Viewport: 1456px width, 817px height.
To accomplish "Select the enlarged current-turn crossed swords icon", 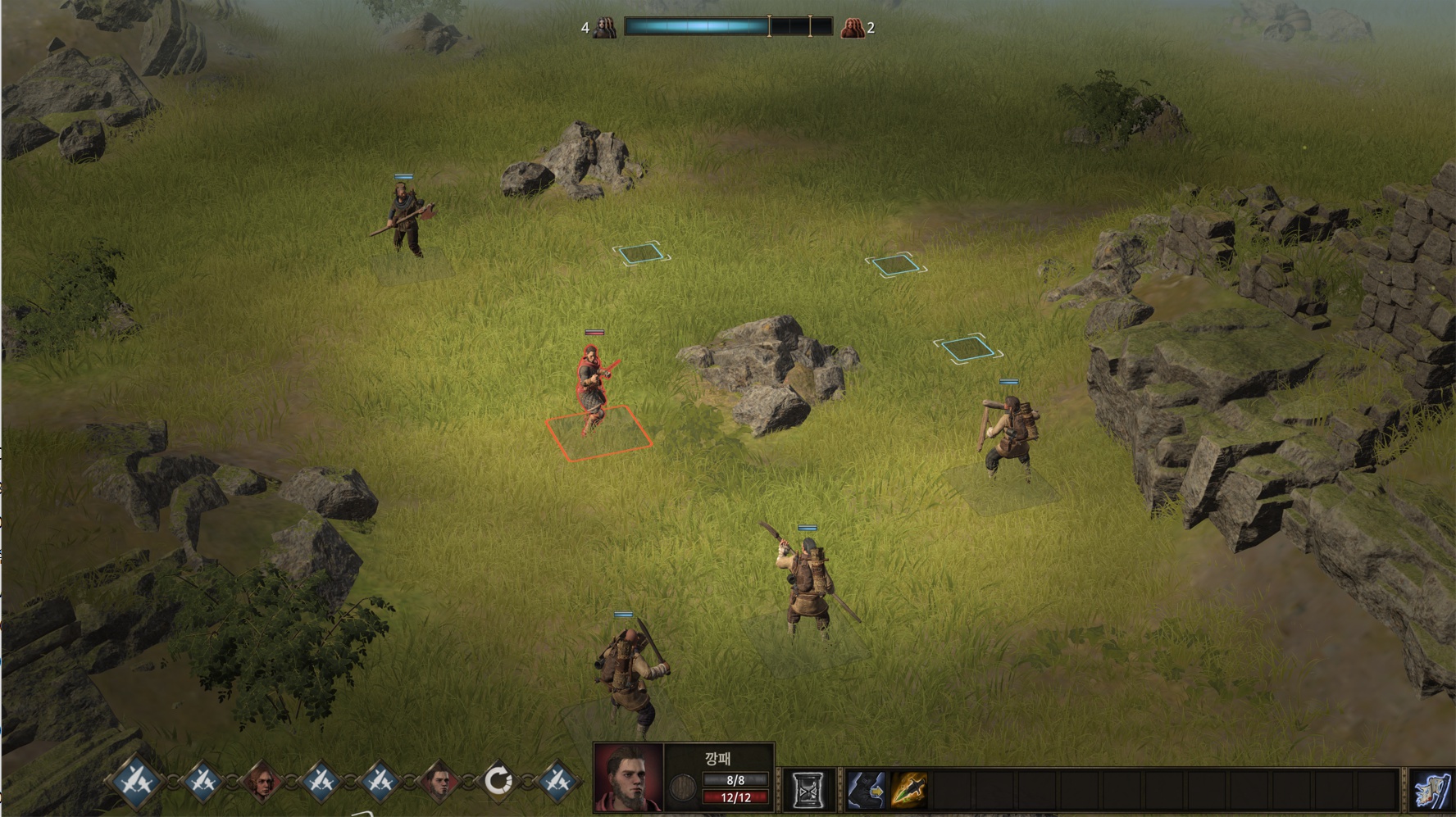I will pyautogui.click(x=136, y=782).
